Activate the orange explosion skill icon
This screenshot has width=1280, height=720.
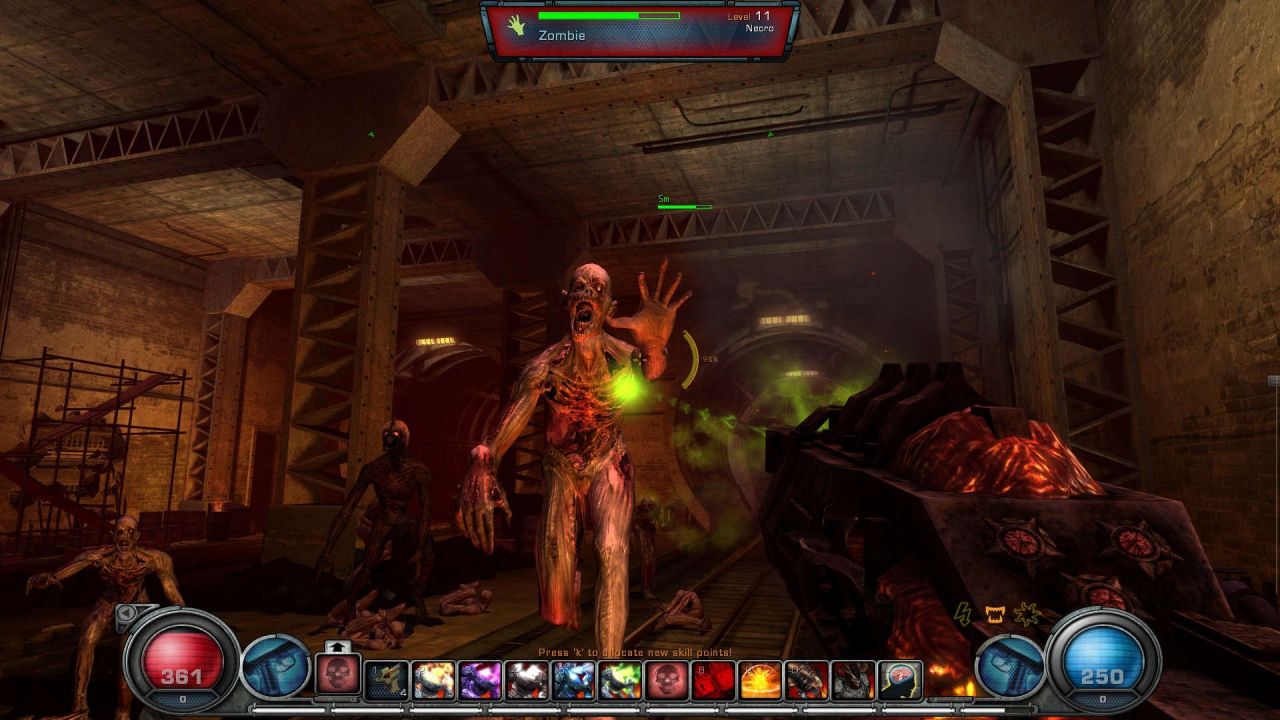[760, 680]
